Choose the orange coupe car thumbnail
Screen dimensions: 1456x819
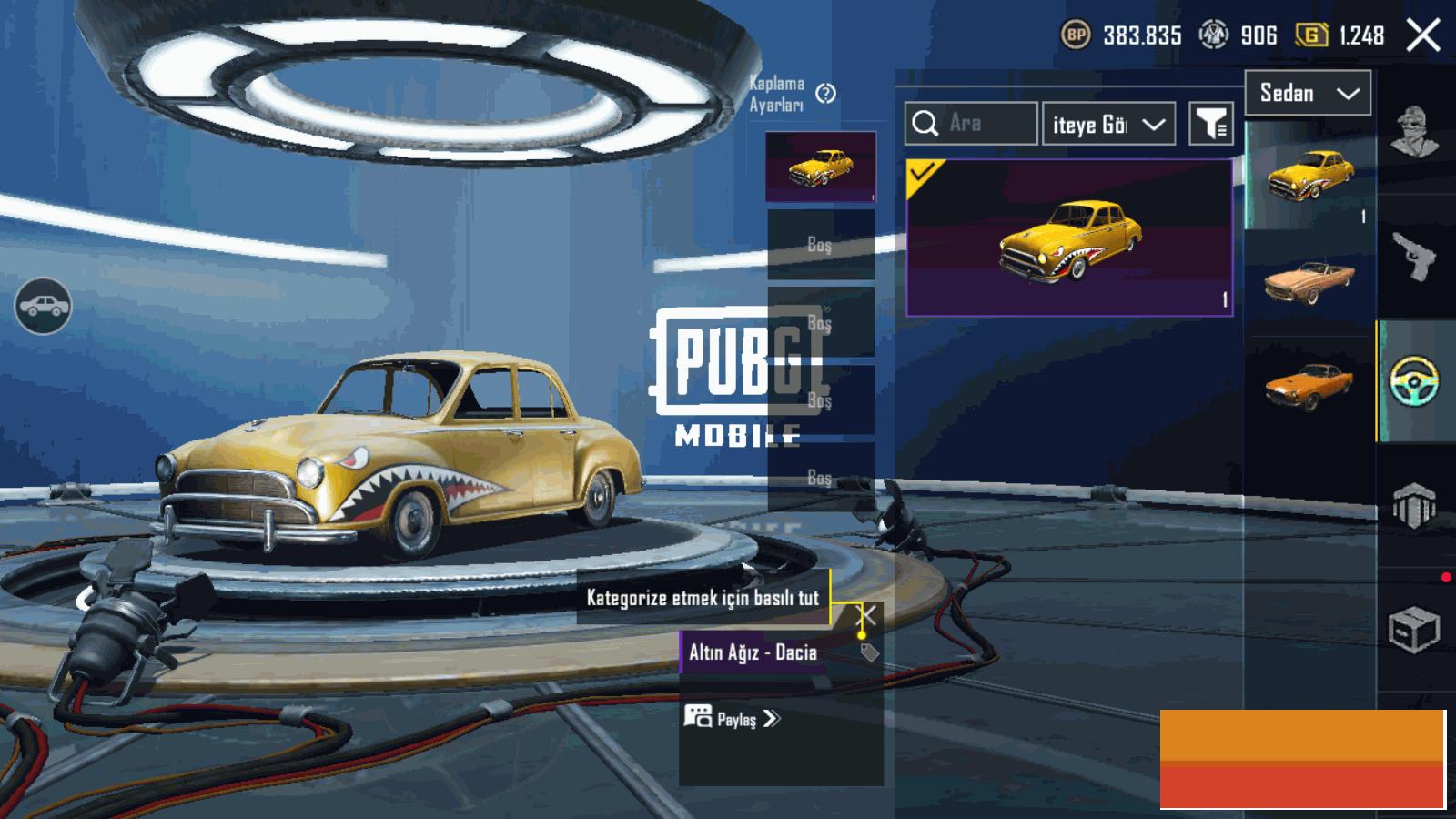click(1308, 385)
